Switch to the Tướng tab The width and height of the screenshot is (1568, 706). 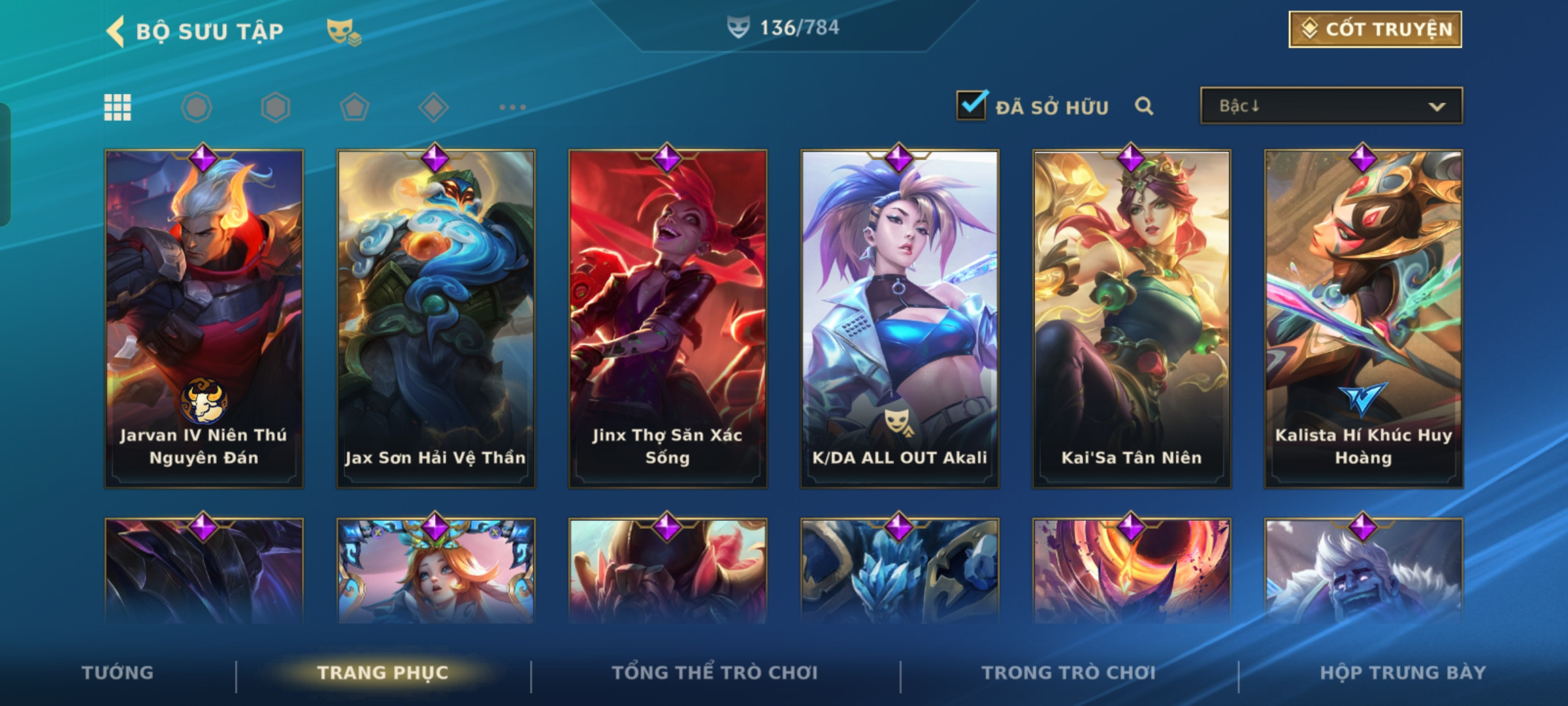click(x=118, y=673)
